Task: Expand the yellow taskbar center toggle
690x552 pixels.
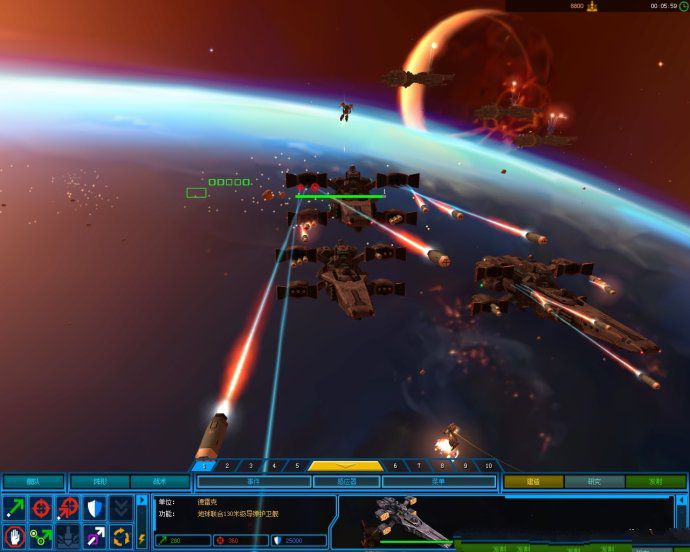Action: click(345, 465)
